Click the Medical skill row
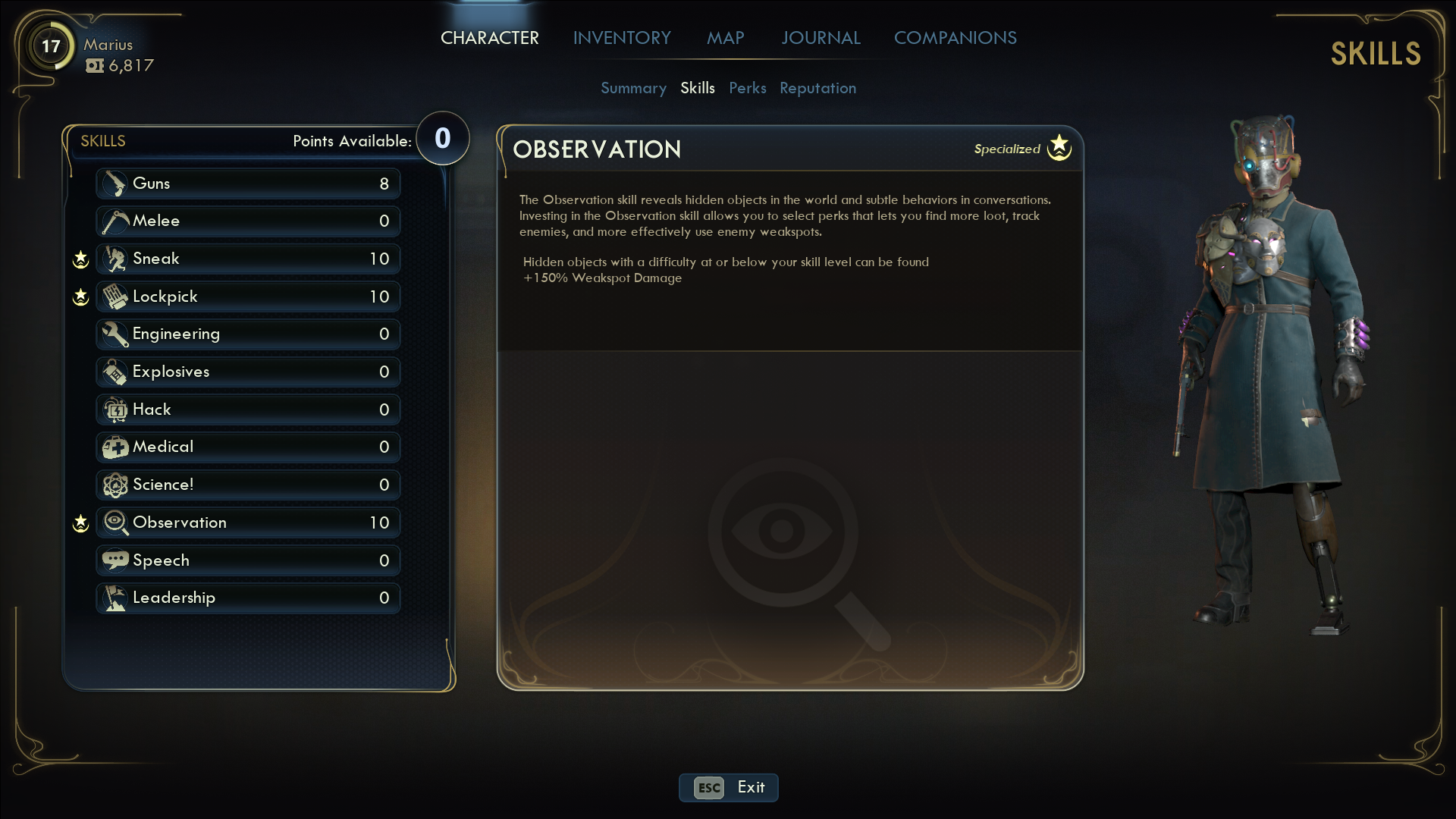Screen dimensions: 1456x819 pyautogui.click(x=248, y=447)
